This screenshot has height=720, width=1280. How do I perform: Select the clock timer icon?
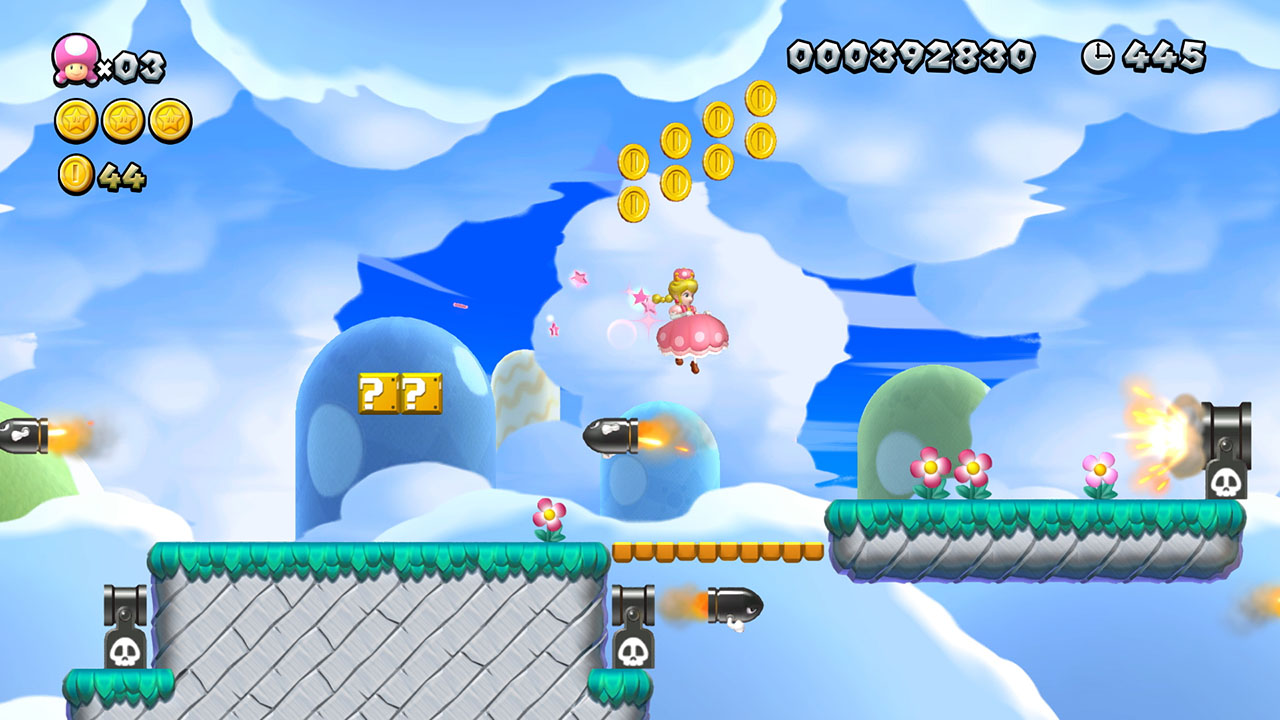1096,57
